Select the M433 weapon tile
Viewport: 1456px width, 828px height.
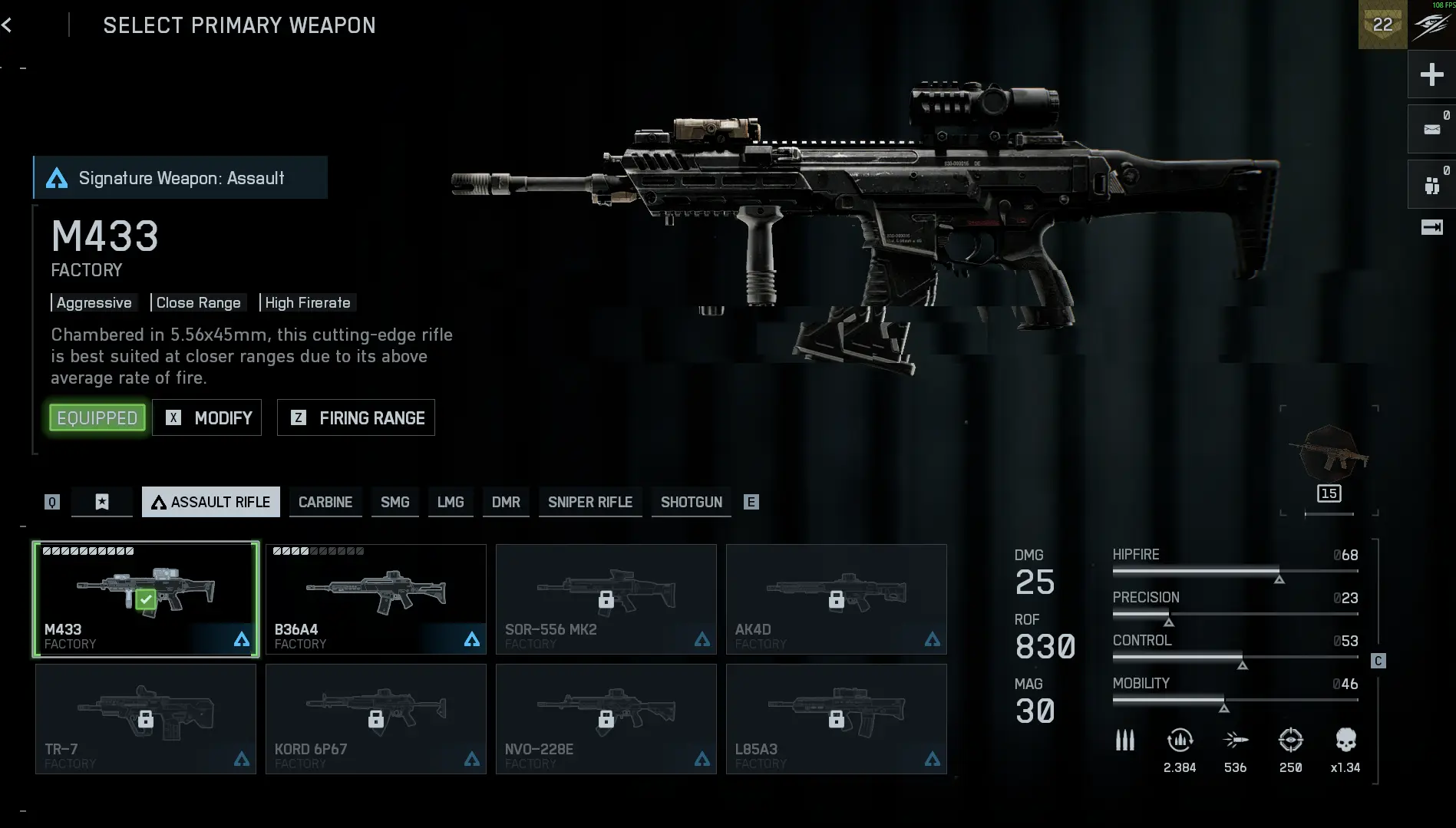pos(146,599)
